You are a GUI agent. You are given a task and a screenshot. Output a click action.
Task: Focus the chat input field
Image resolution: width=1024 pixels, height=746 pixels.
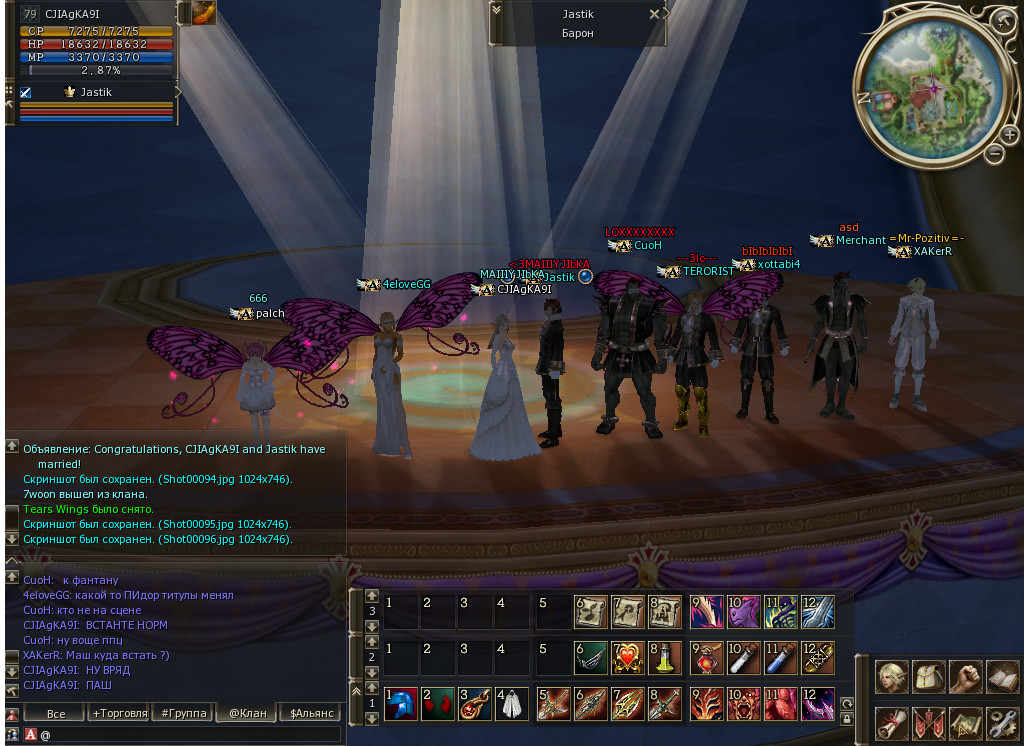[190, 734]
